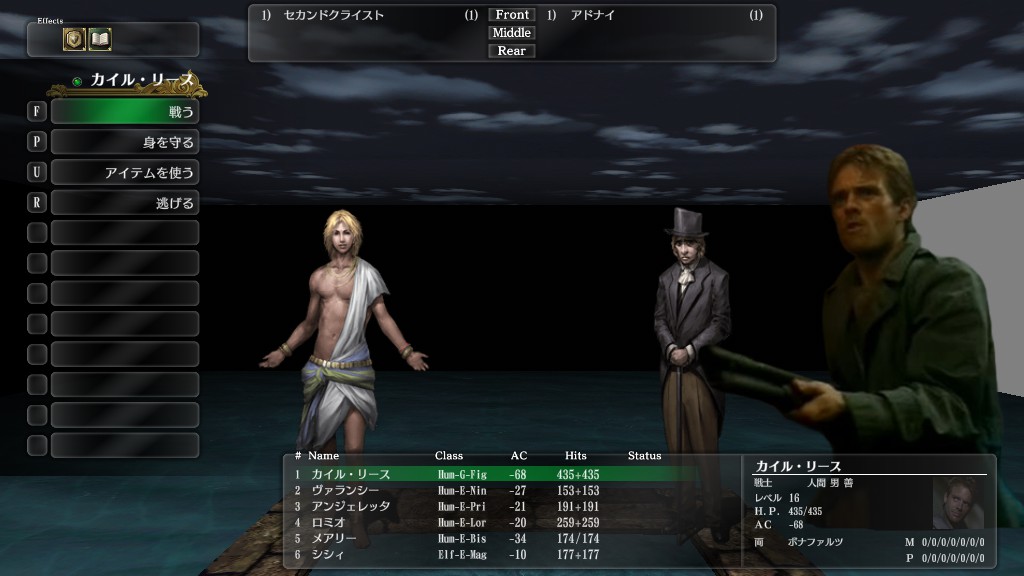
Task: Click the open book effect icon
Action: coord(100,39)
